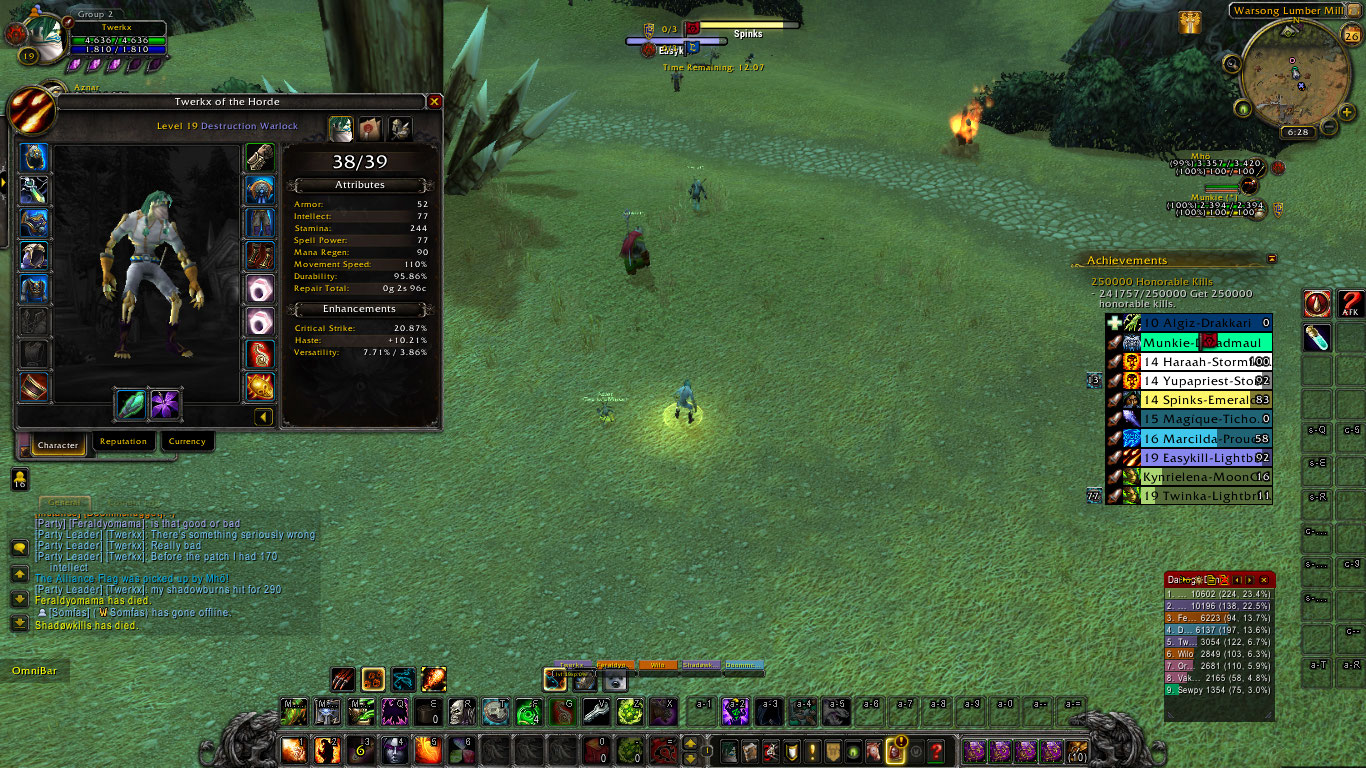Screen dimensions: 1366x768
Task: Collapse the Achievements tracker header
Action: [1271, 259]
